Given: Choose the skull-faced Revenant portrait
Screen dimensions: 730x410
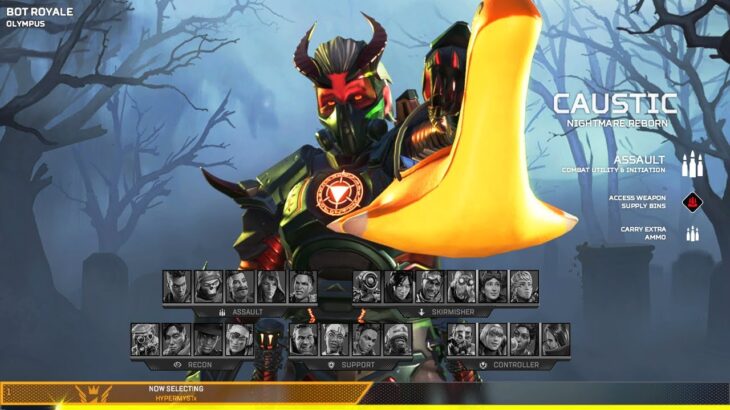Looking at the screenshot, I should point(209,287).
